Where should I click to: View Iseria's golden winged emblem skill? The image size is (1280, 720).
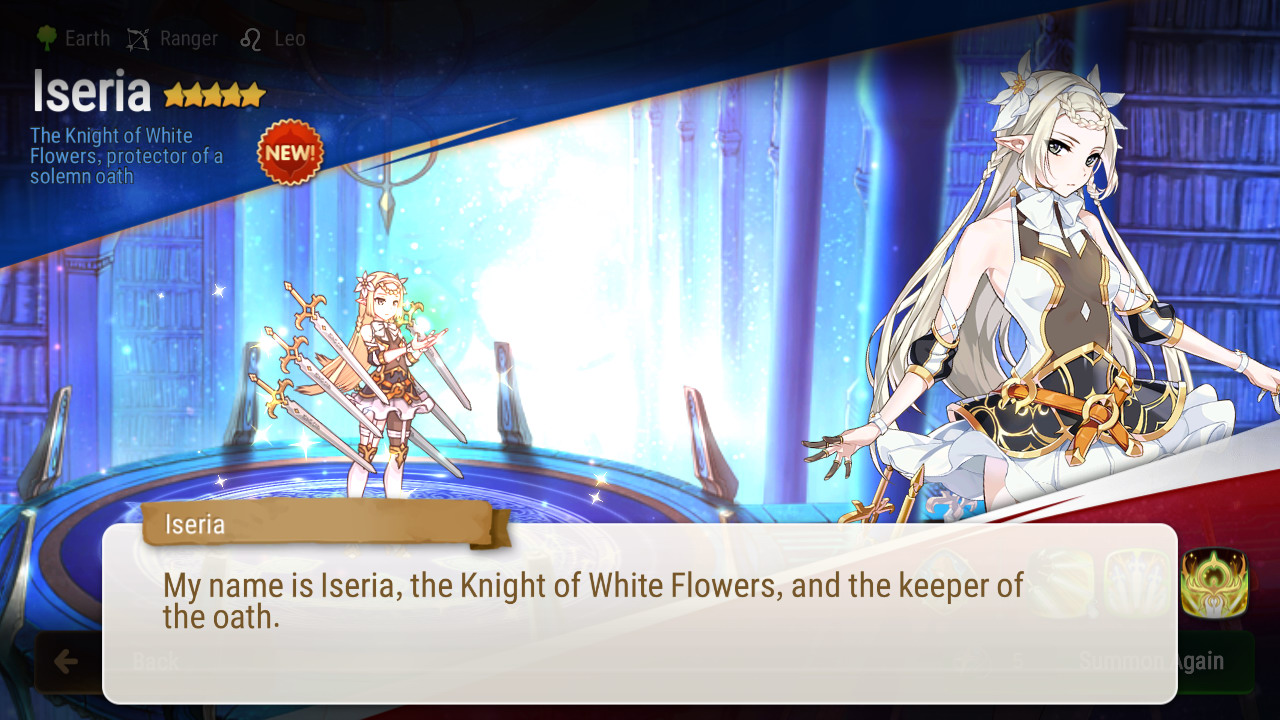coord(1214,583)
